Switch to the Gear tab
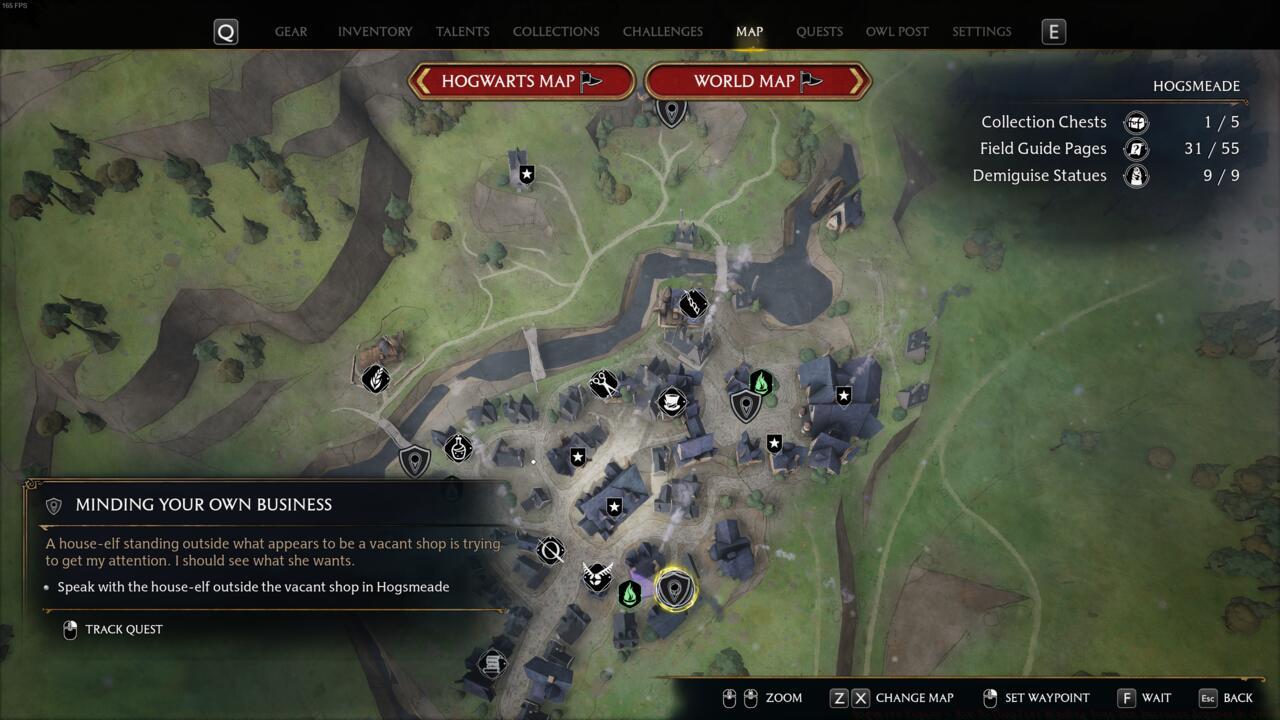Screen dimensions: 1280x720 click(291, 31)
